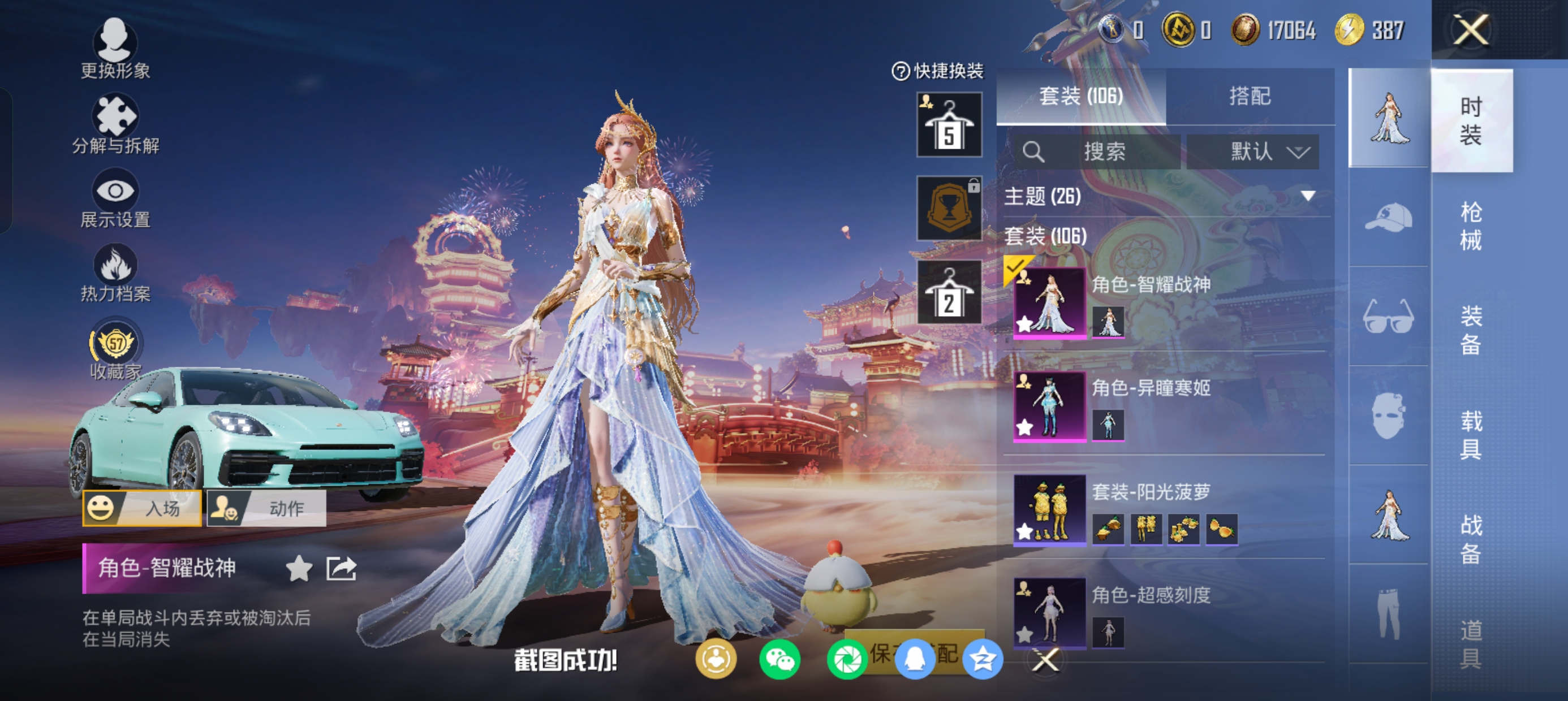Open 分解与拆解 puzzle piece menu
This screenshot has width=1568, height=701.
pyautogui.click(x=114, y=124)
